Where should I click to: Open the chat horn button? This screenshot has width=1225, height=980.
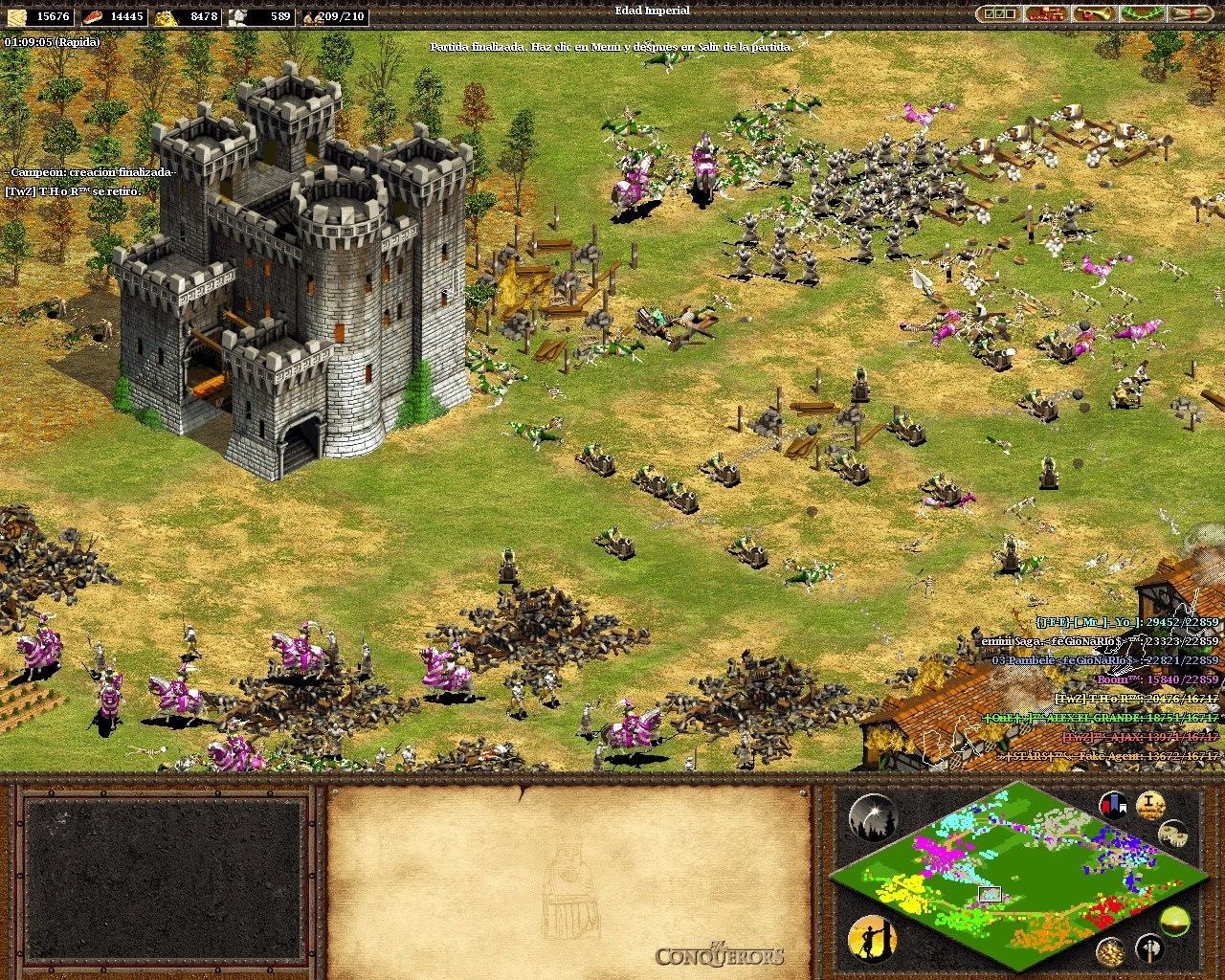pos(1095,14)
